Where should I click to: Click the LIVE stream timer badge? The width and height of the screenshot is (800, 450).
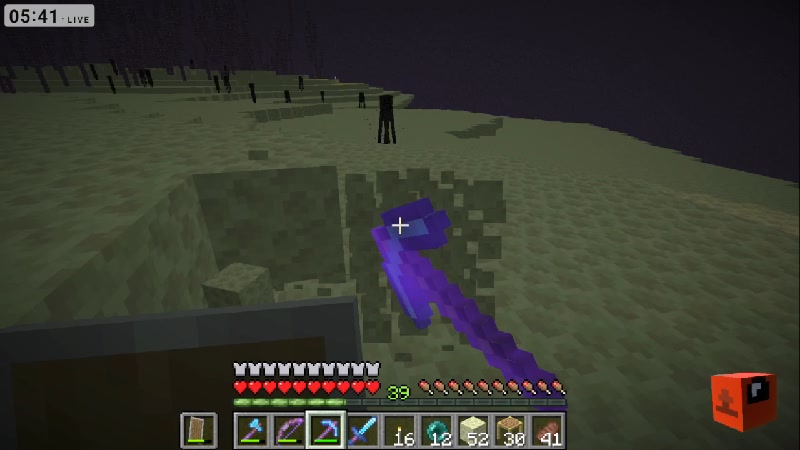click(x=47, y=16)
